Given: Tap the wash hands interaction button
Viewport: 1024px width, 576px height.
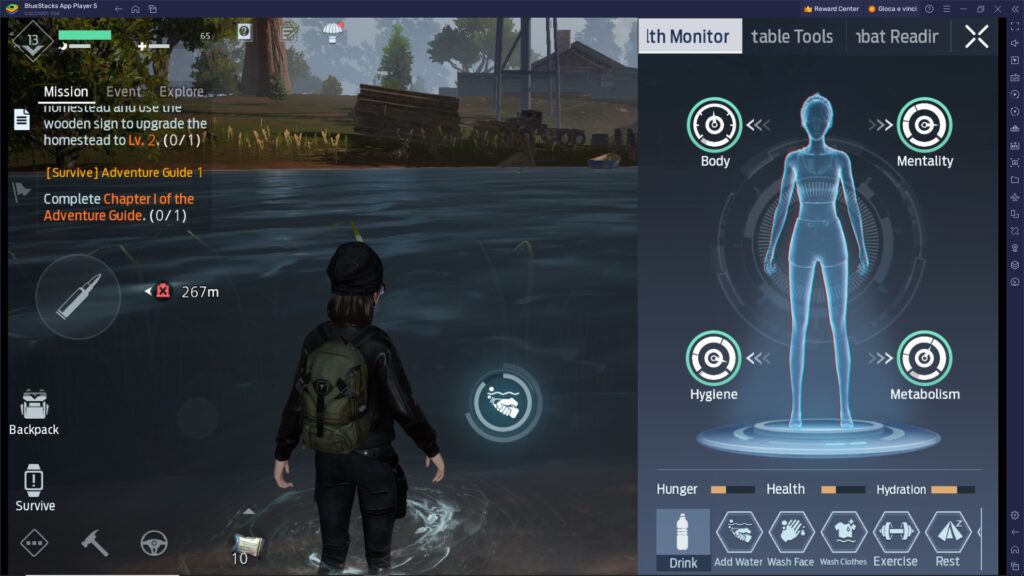Looking at the screenshot, I should coord(503,404).
